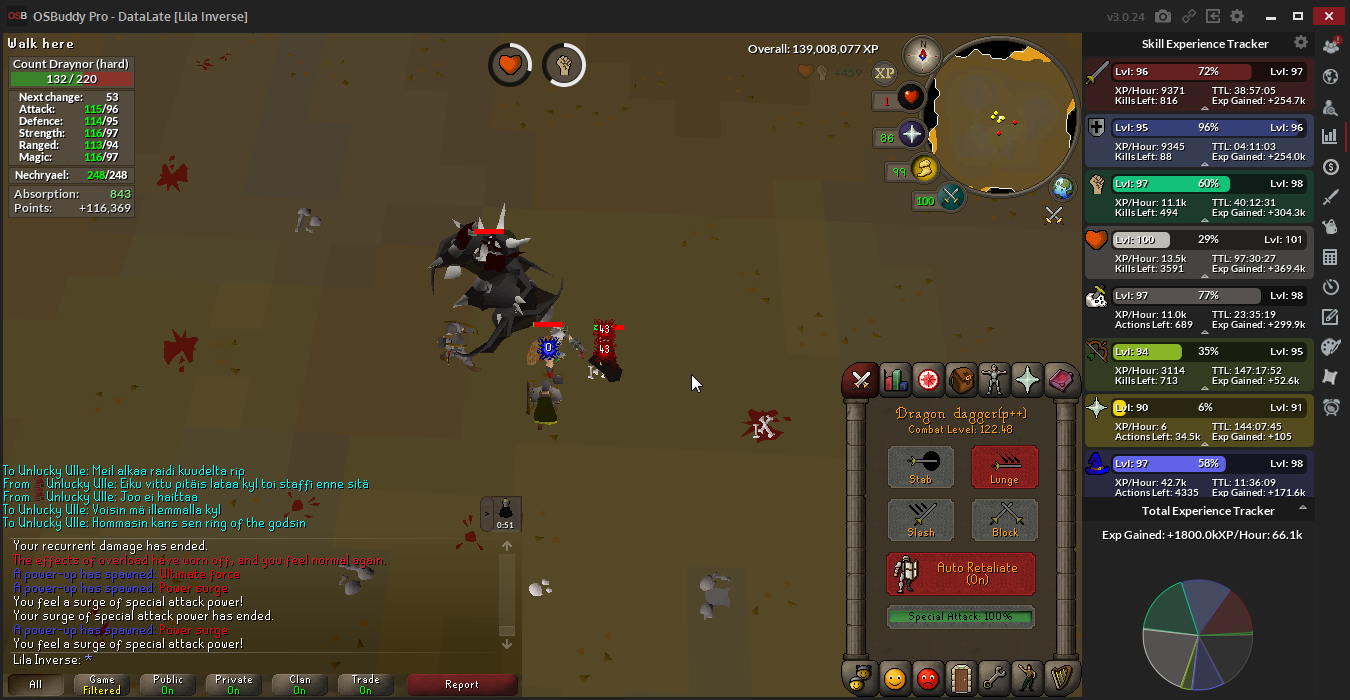This screenshot has height=700, width=1350.
Task: Toggle the Auto Retaliate button
Action: coord(961,574)
